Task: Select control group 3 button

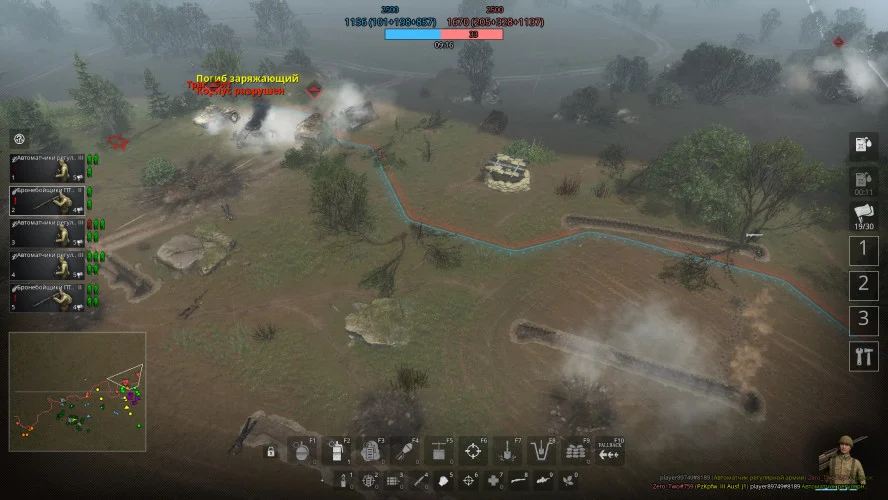Action: [x=863, y=320]
